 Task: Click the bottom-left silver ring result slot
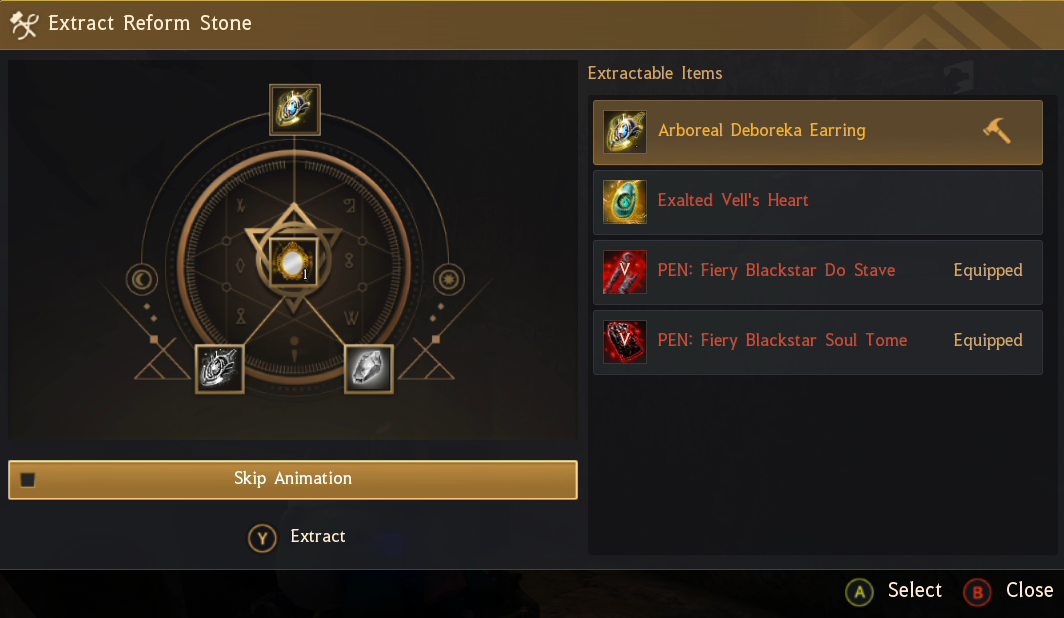pos(220,368)
